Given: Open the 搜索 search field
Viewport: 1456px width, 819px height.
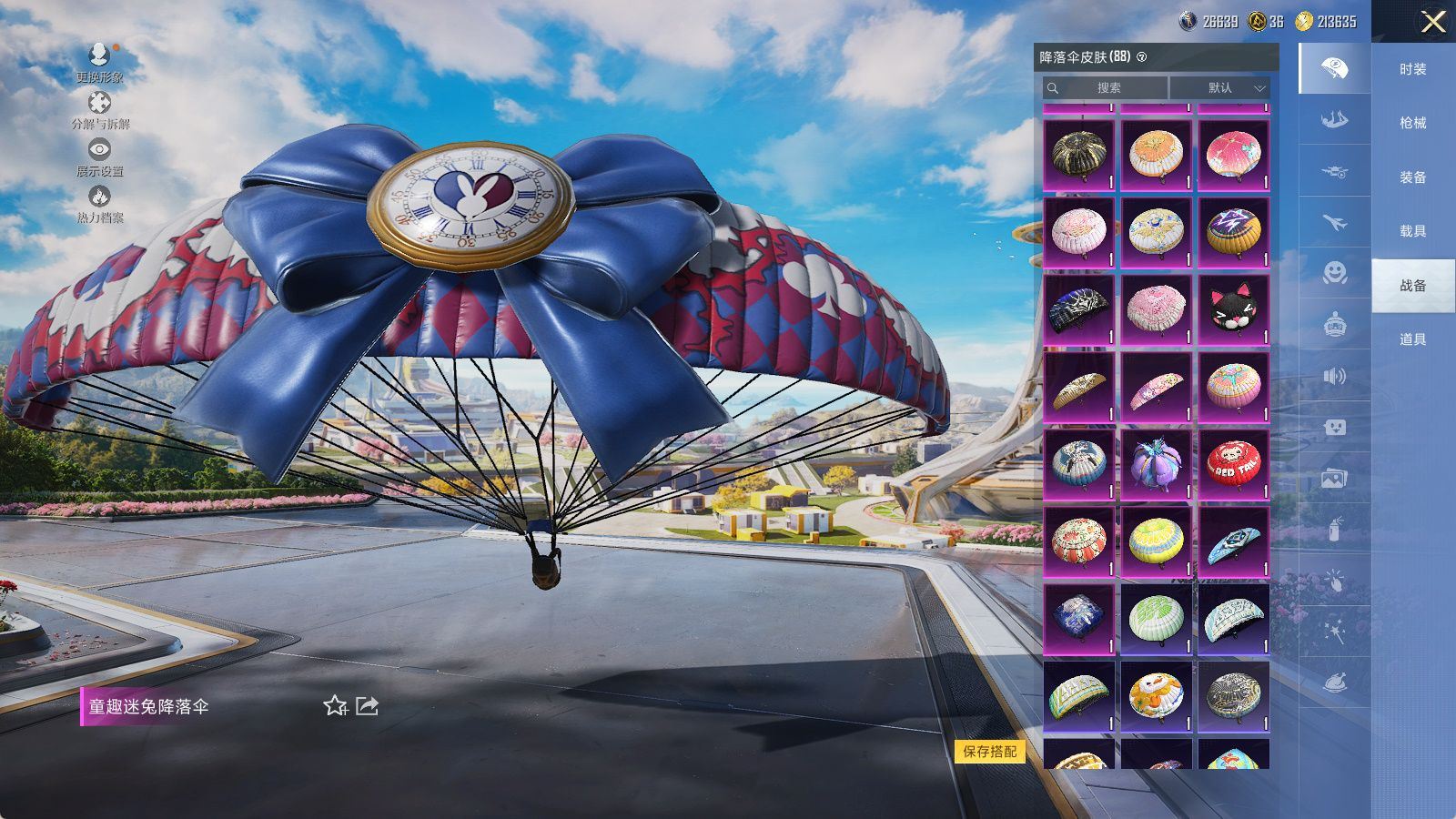Looking at the screenshot, I should [1105, 88].
